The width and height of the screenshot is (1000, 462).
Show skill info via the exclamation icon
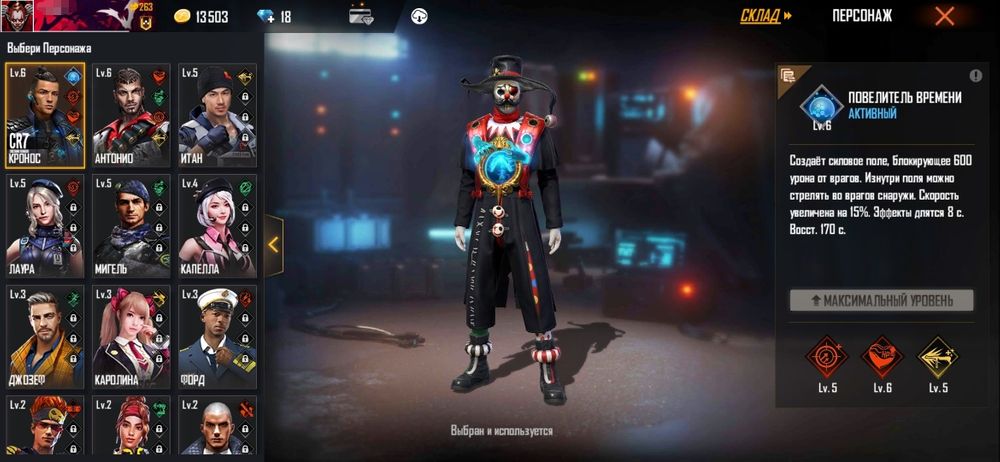(975, 76)
